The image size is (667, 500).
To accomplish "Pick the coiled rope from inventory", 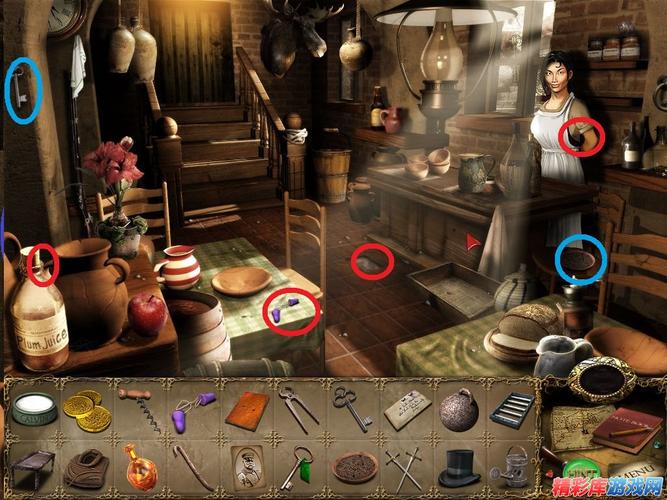I will (85, 466).
